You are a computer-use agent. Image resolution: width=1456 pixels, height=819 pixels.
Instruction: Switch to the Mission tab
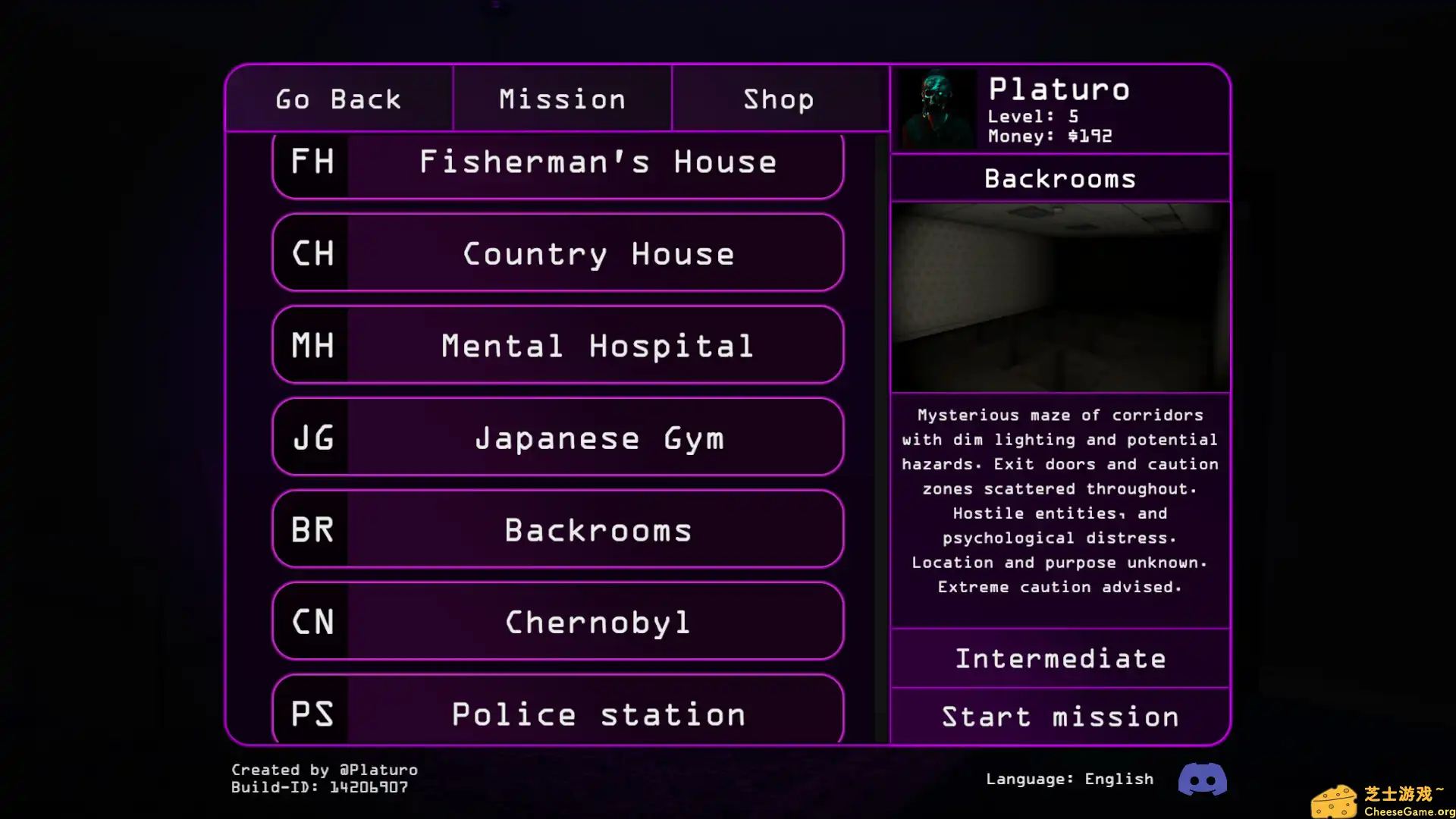click(562, 99)
